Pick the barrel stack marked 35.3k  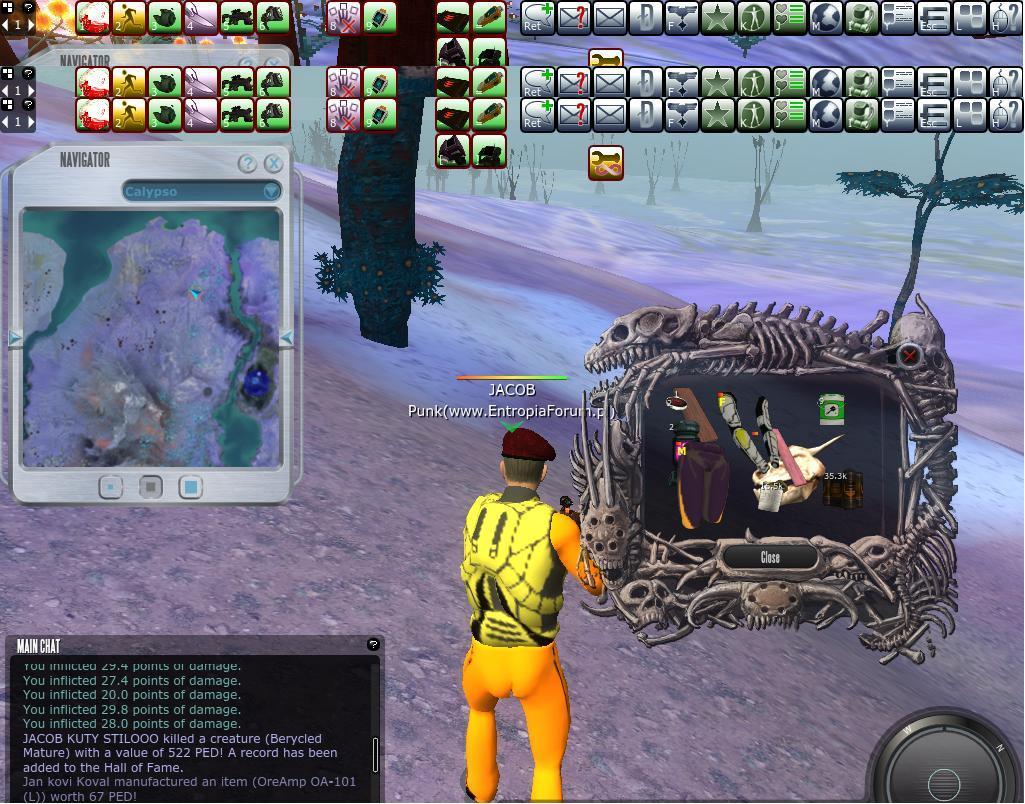[x=842, y=491]
